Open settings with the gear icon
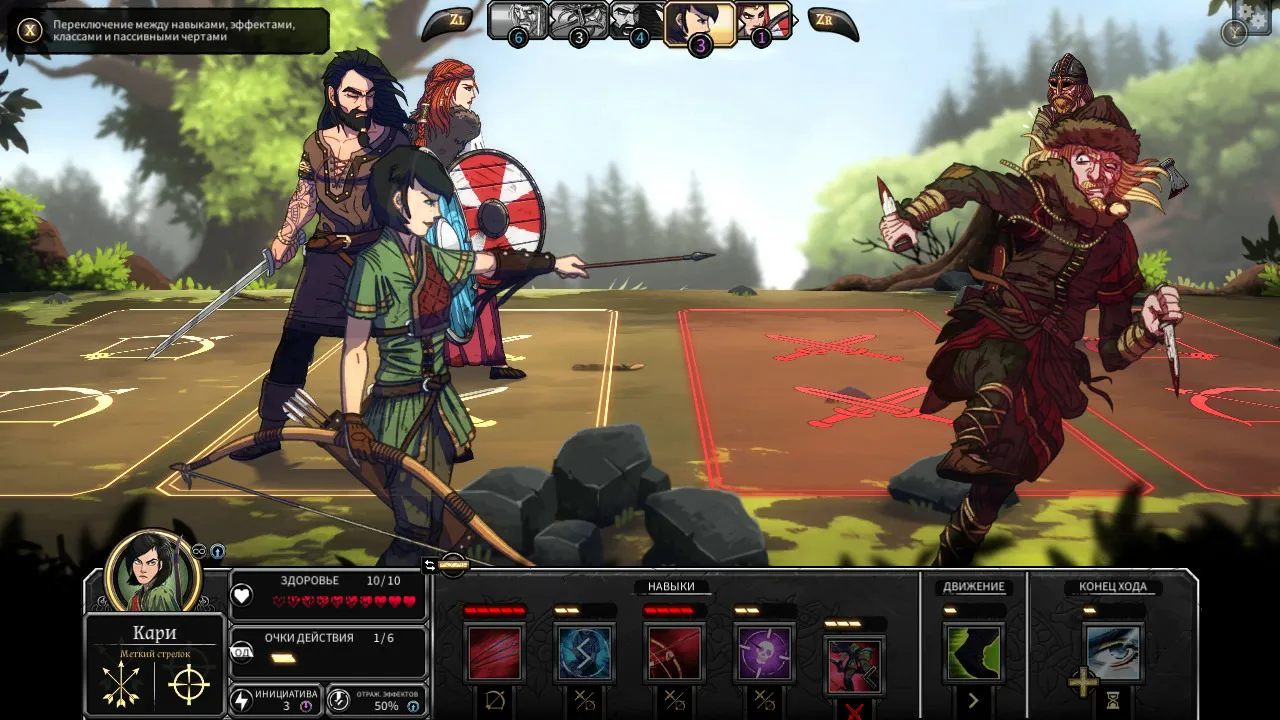Viewport: 1280px width, 720px height. 1254,14
